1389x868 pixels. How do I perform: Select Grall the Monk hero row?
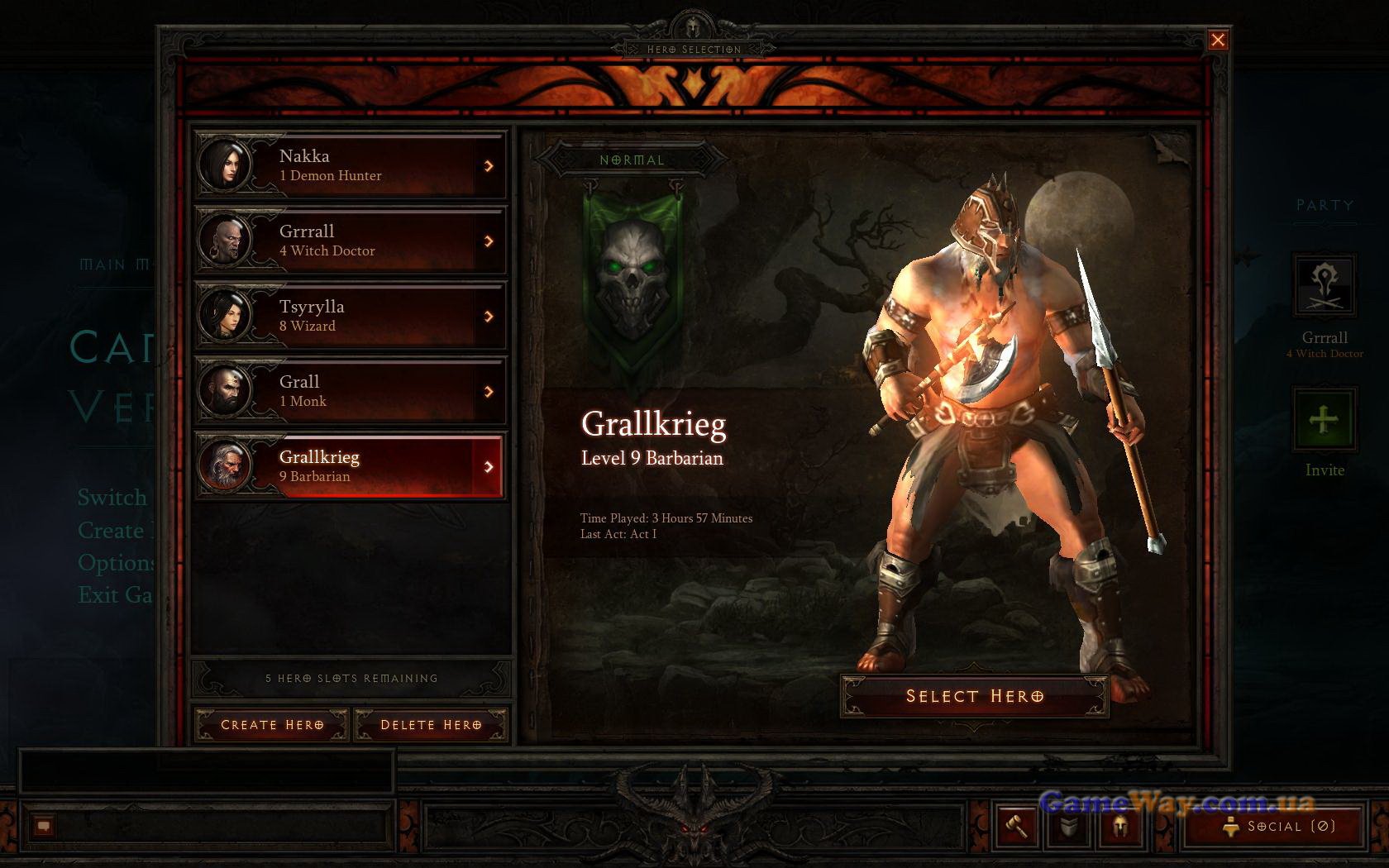(x=351, y=391)
